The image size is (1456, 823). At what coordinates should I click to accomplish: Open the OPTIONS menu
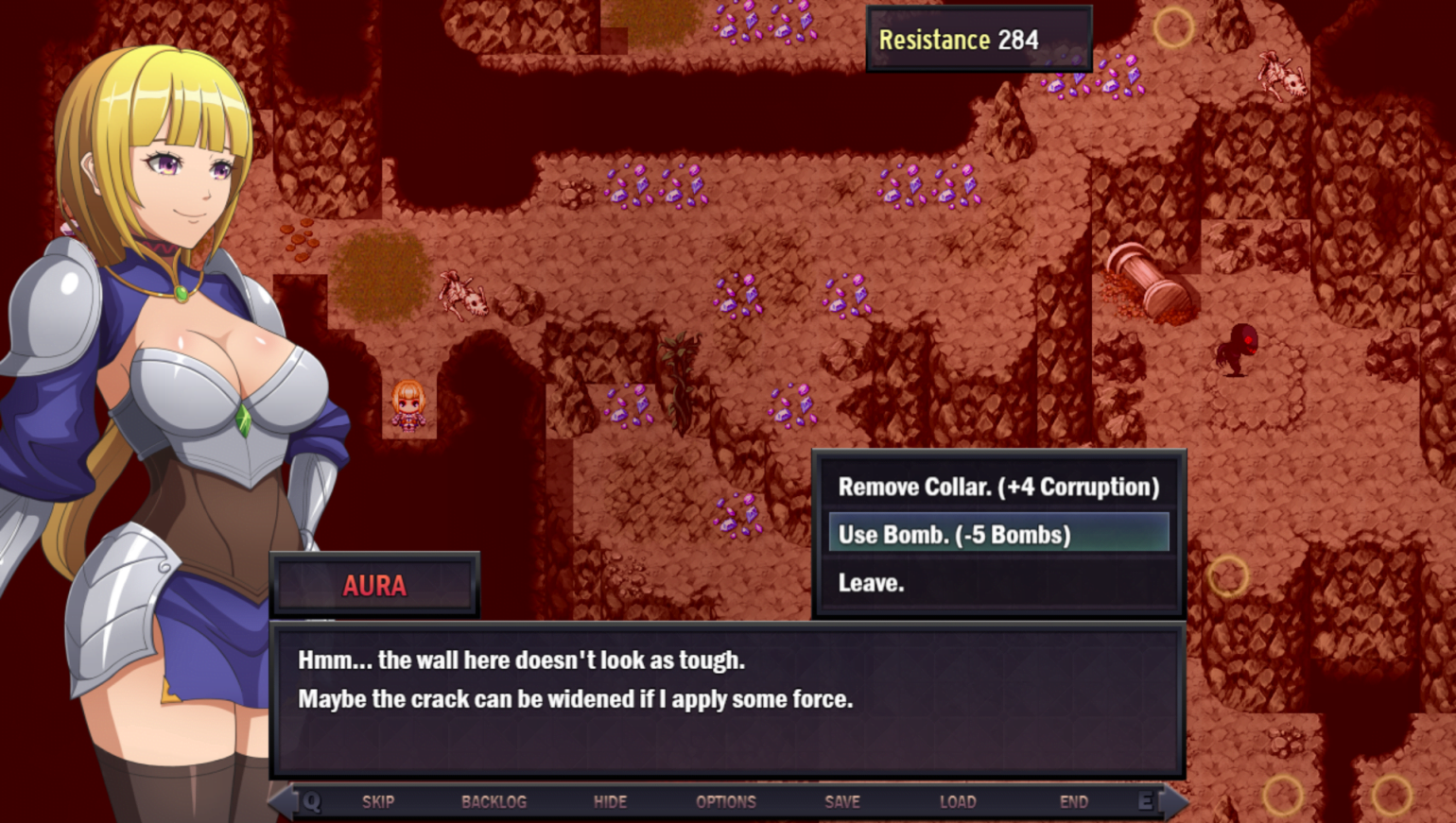coord(726,801)
